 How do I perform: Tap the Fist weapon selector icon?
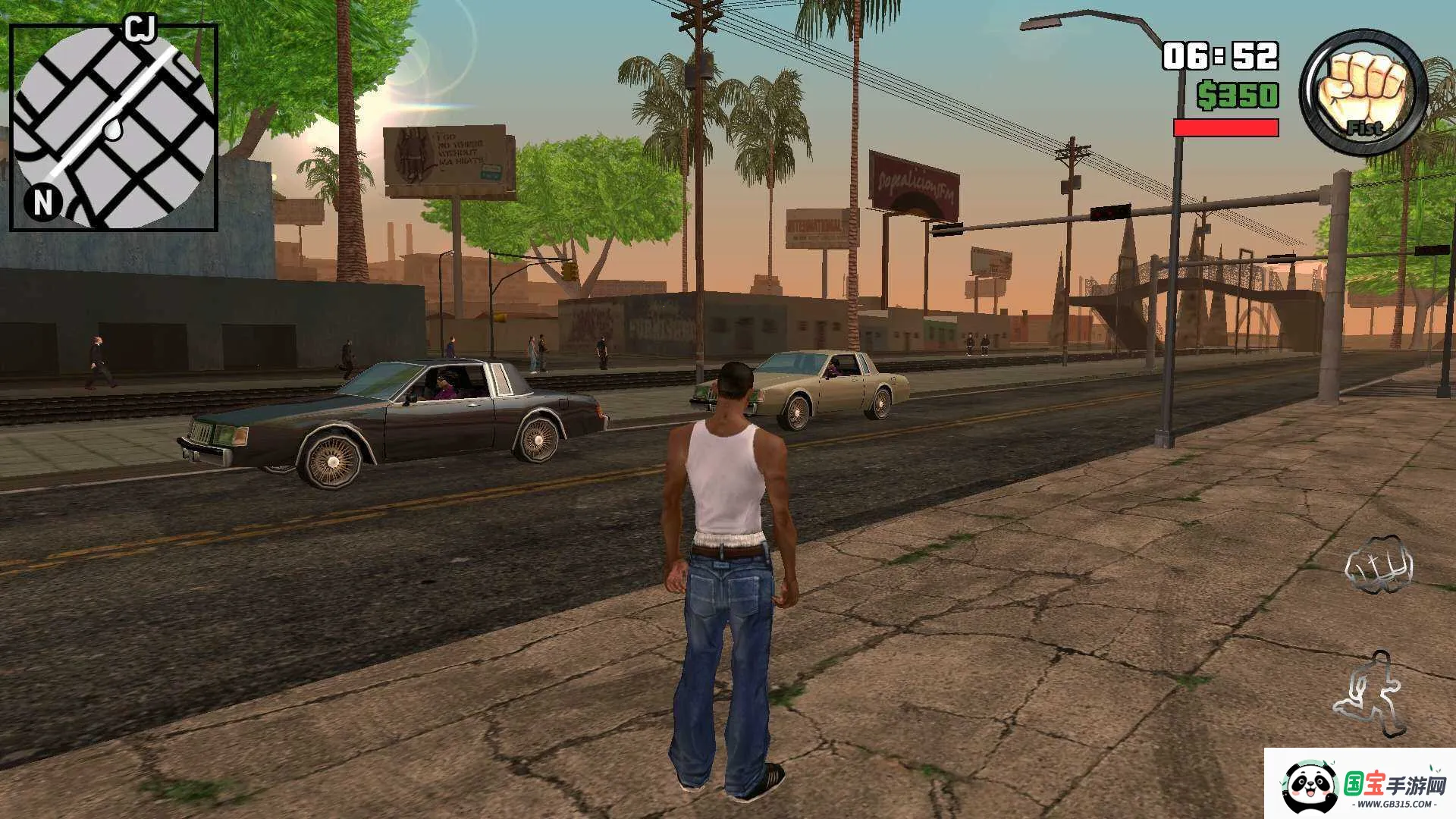[1363, 93]
